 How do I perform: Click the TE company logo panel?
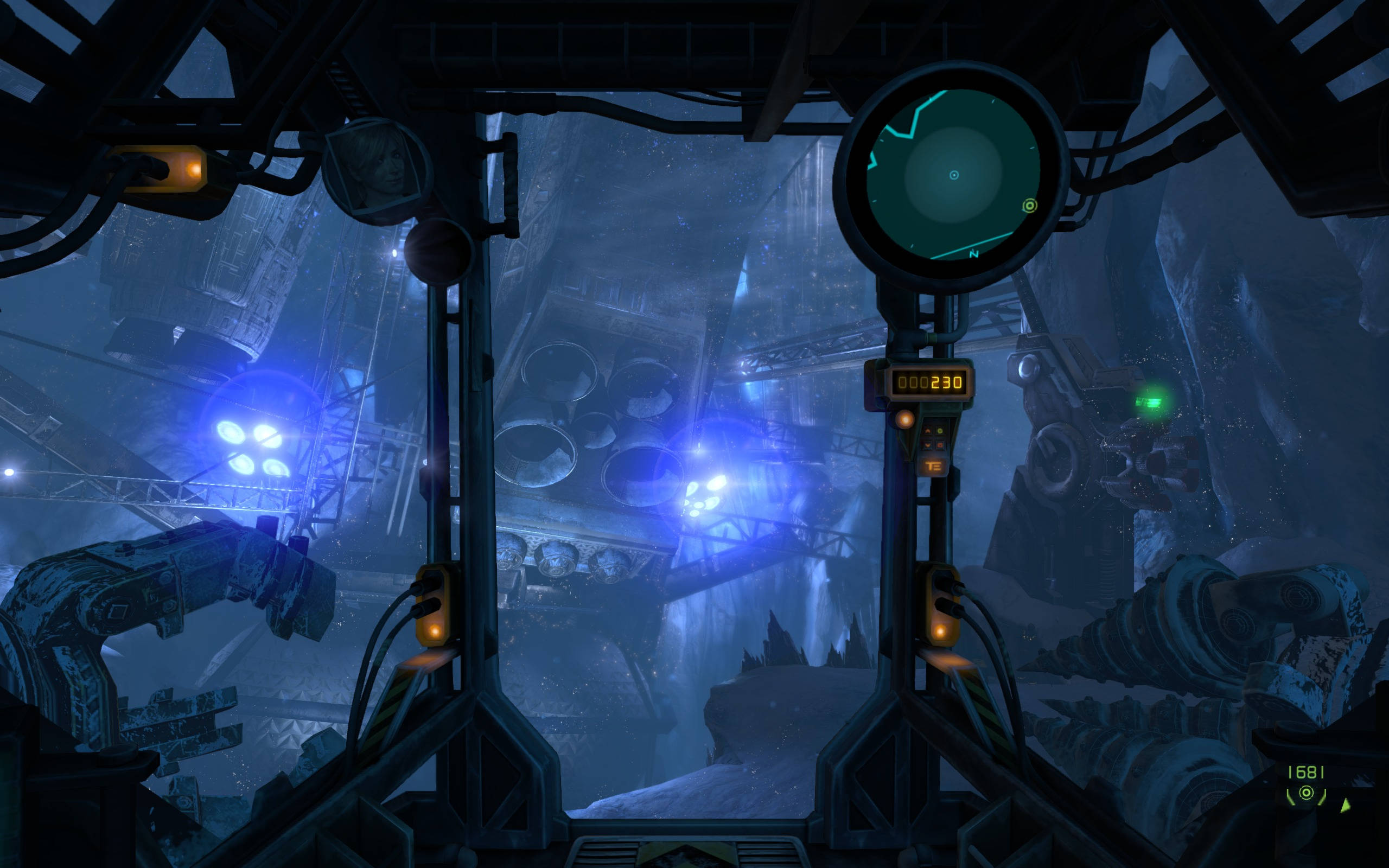934,467
